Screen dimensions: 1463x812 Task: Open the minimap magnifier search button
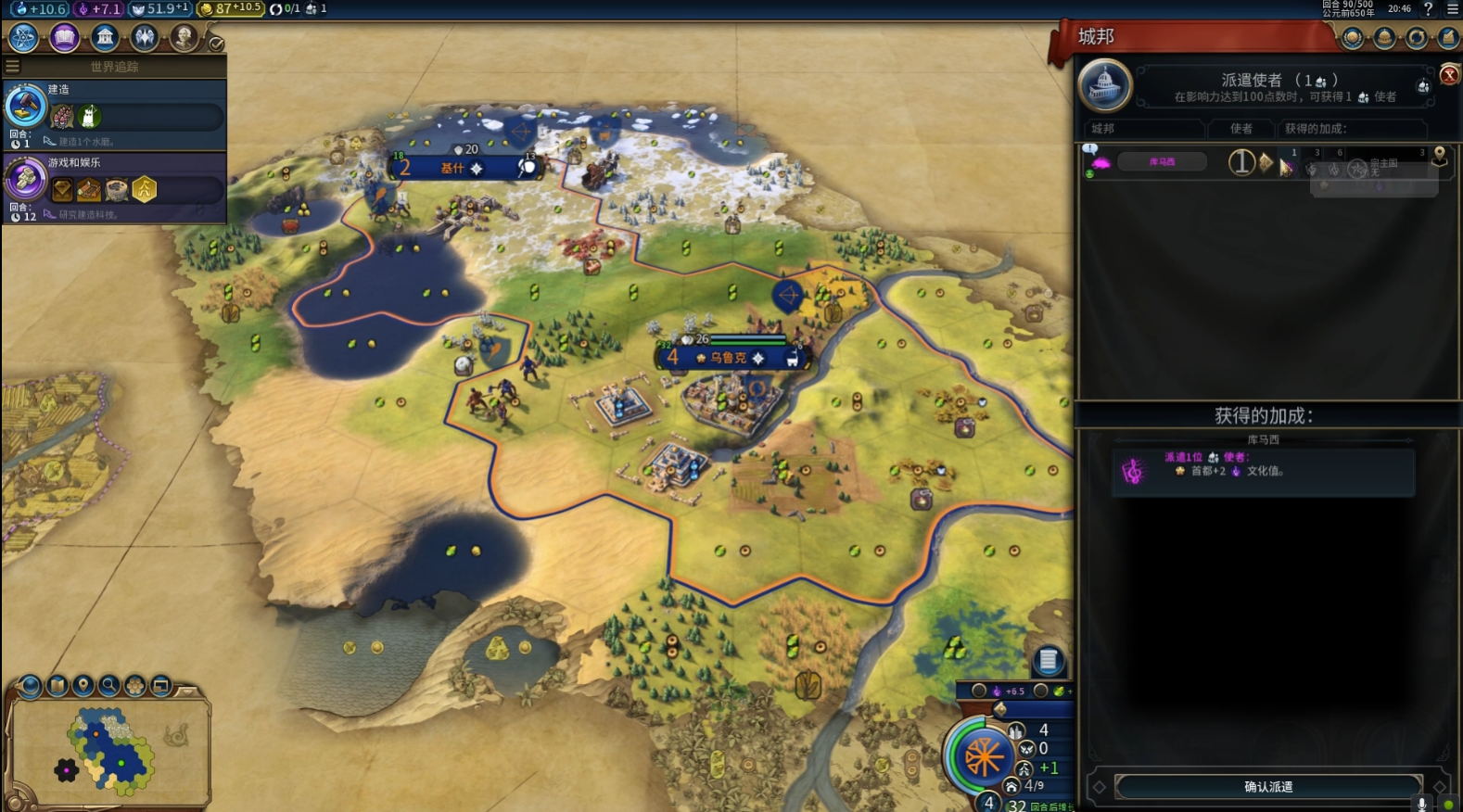click(109, 686)
